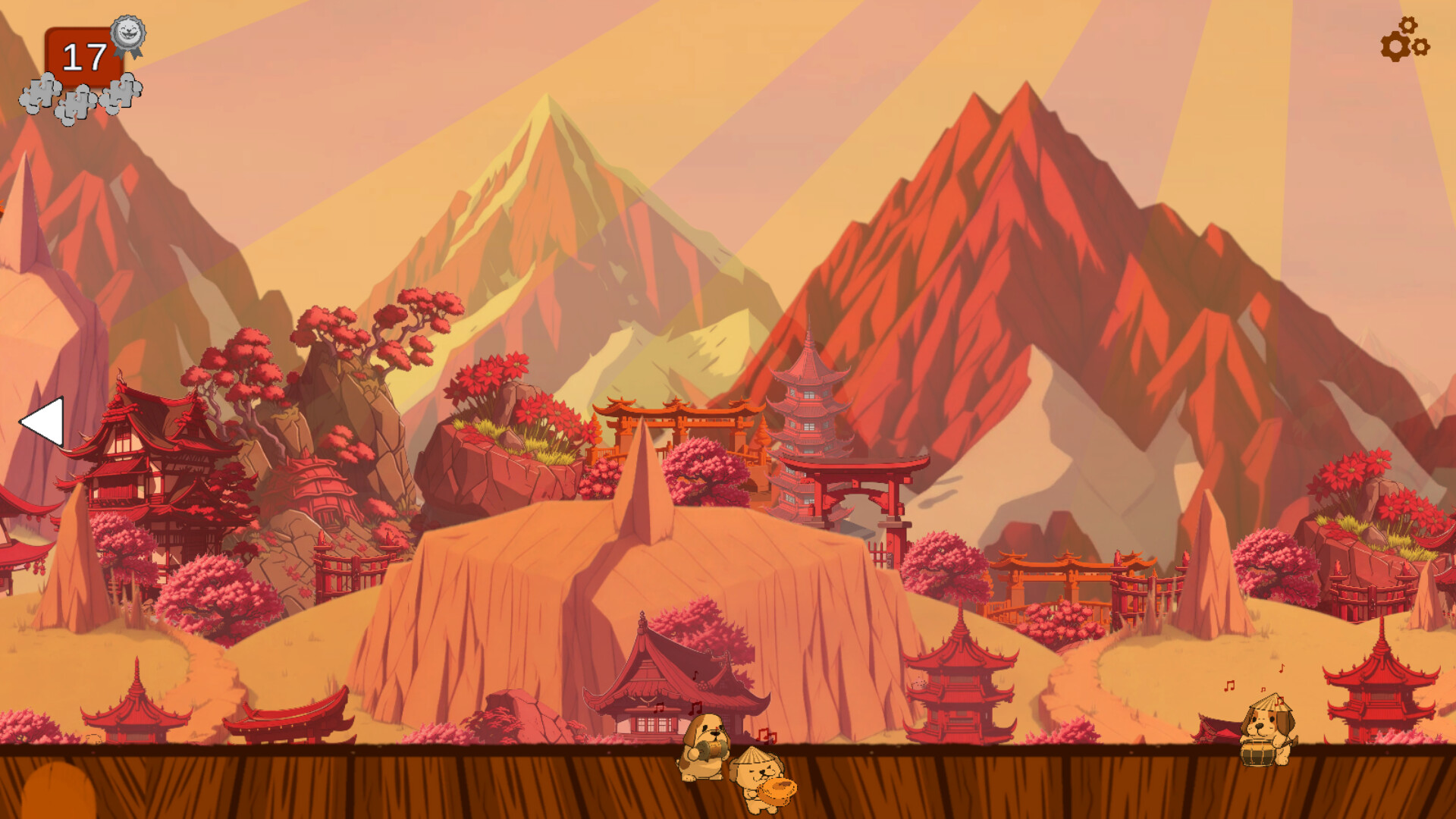
Task: Expand the left navigation arrow
Action: click(x=47, y=422)
